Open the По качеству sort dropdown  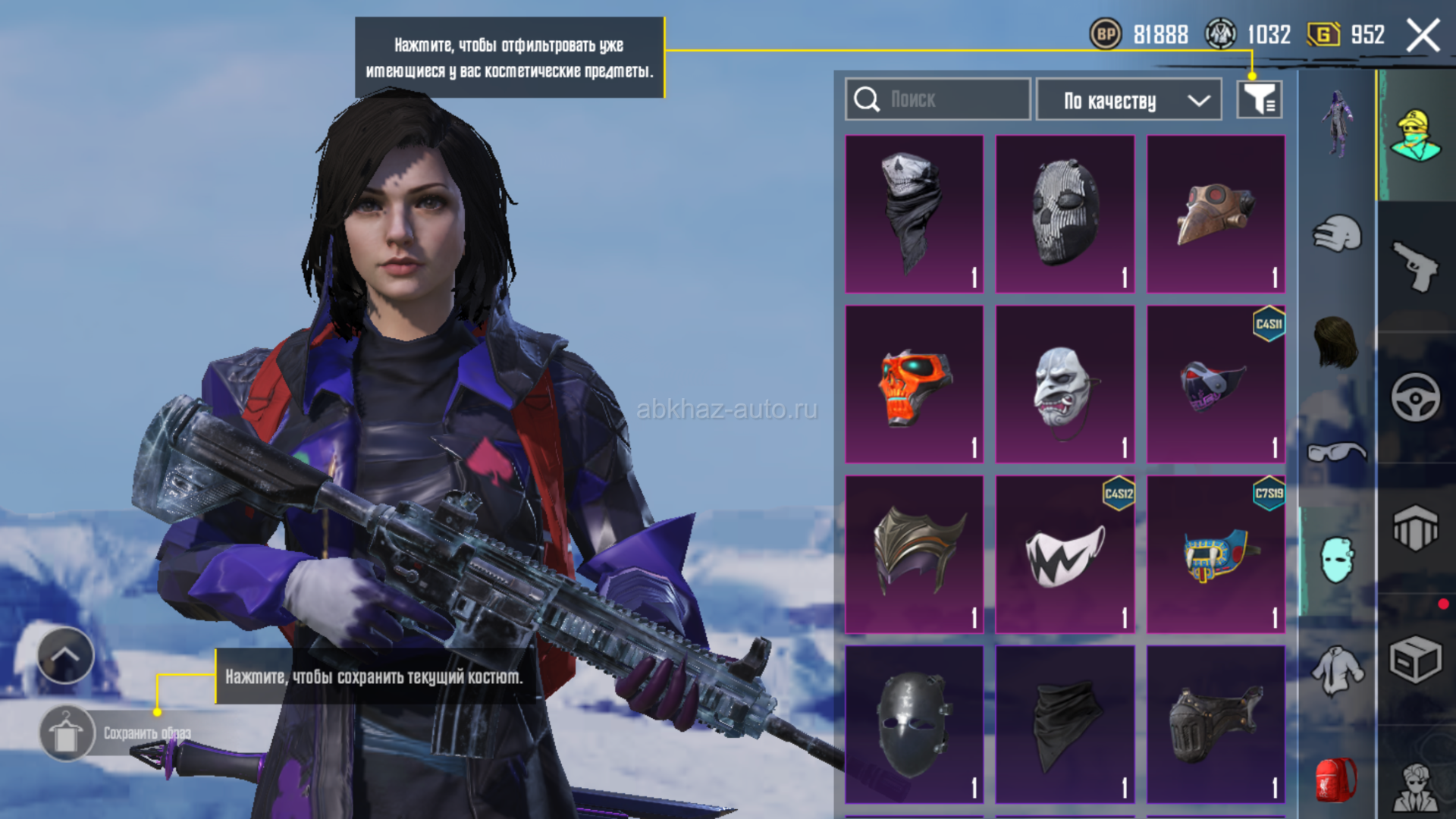(x=1128, y=100)
